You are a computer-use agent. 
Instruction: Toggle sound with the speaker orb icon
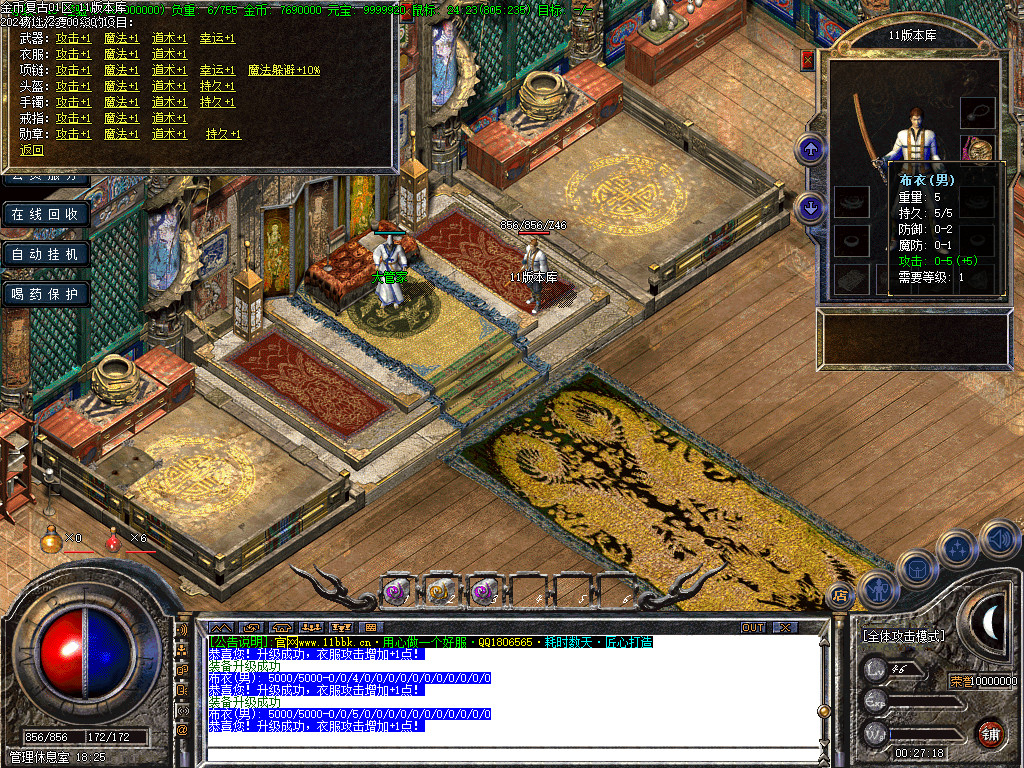click(x=999, y=539)
